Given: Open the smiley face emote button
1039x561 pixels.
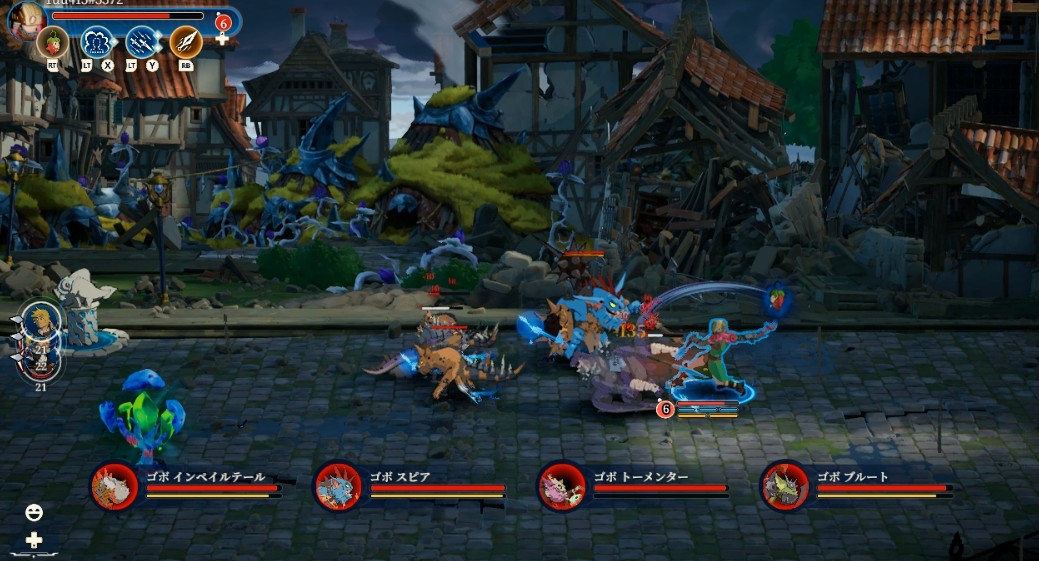Looking at the screenshot, I should tap(34, 513).
